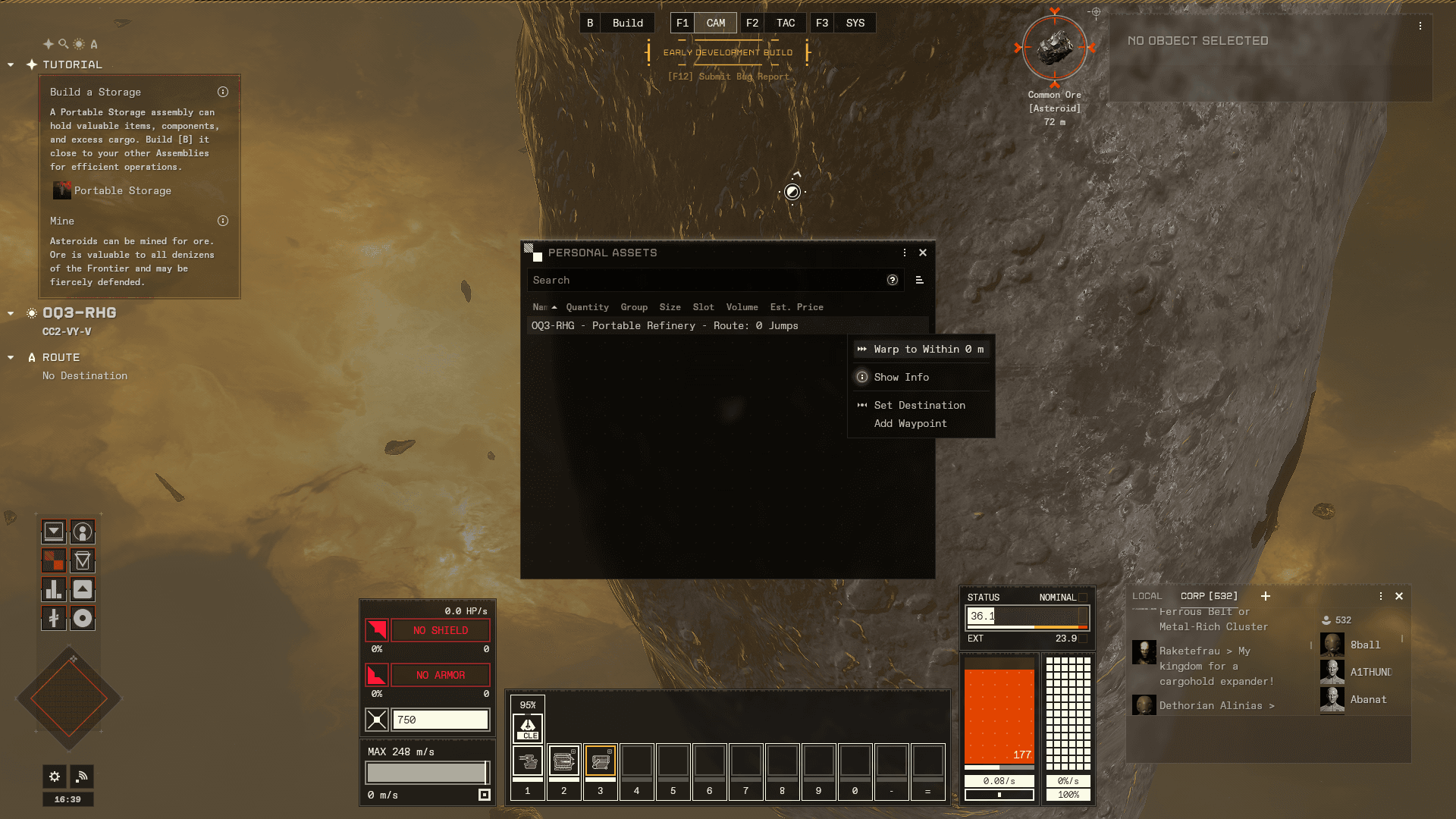Switch to the SYS view
The image size is (1456, 819).
[x=855, y=23]
